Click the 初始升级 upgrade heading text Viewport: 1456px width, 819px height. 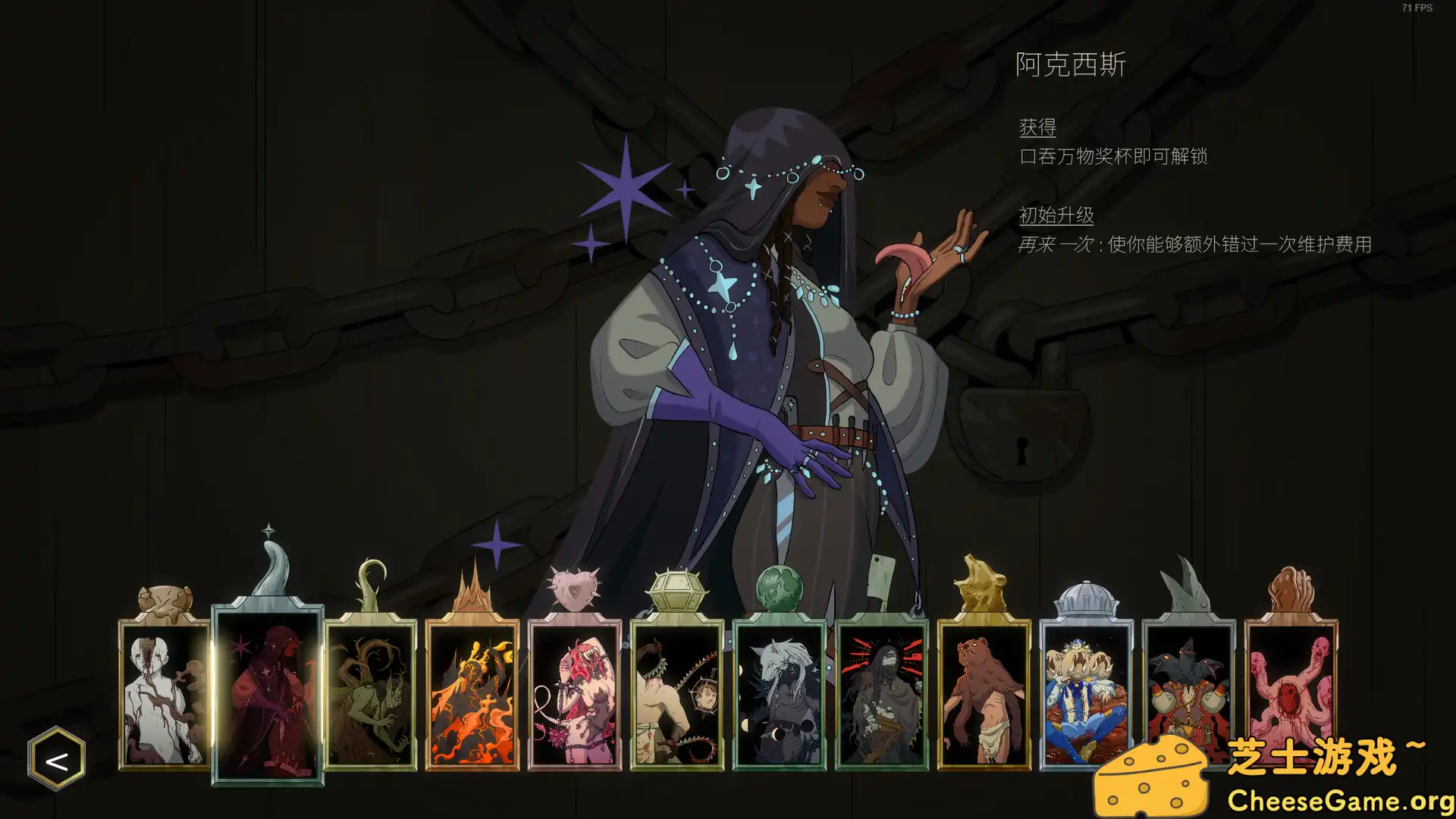1056,215
